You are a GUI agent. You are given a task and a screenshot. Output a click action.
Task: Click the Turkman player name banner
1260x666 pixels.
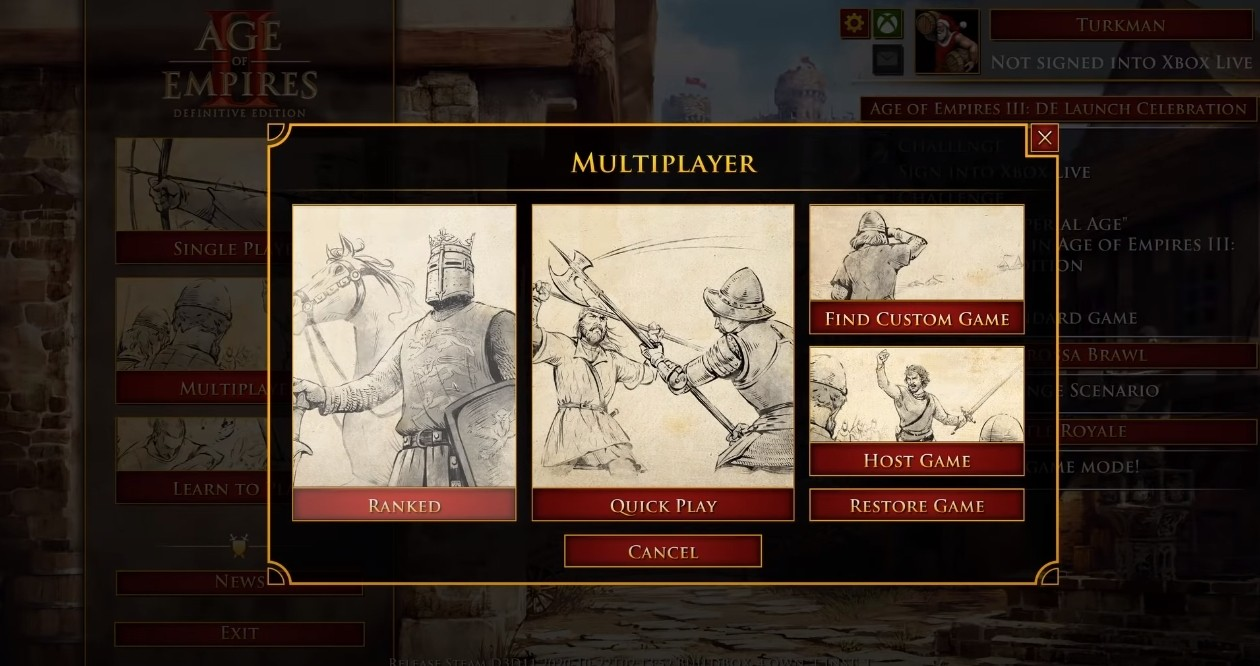(1121, 25)
